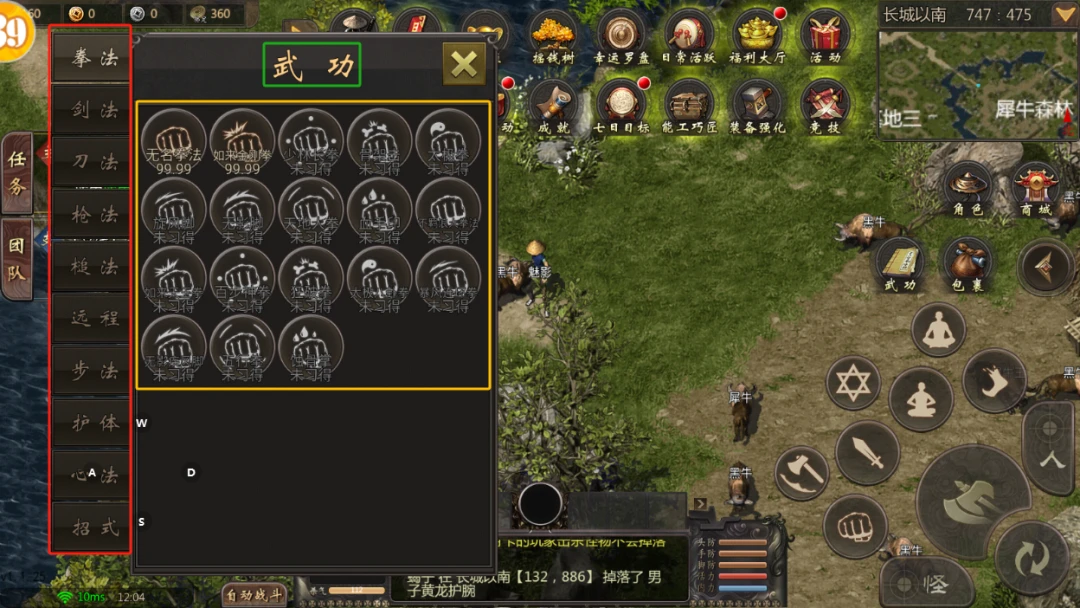Open the 福利大厅 welfare hall
Viewport: 1080px width, 608px height.
click(x=759, y=37)
